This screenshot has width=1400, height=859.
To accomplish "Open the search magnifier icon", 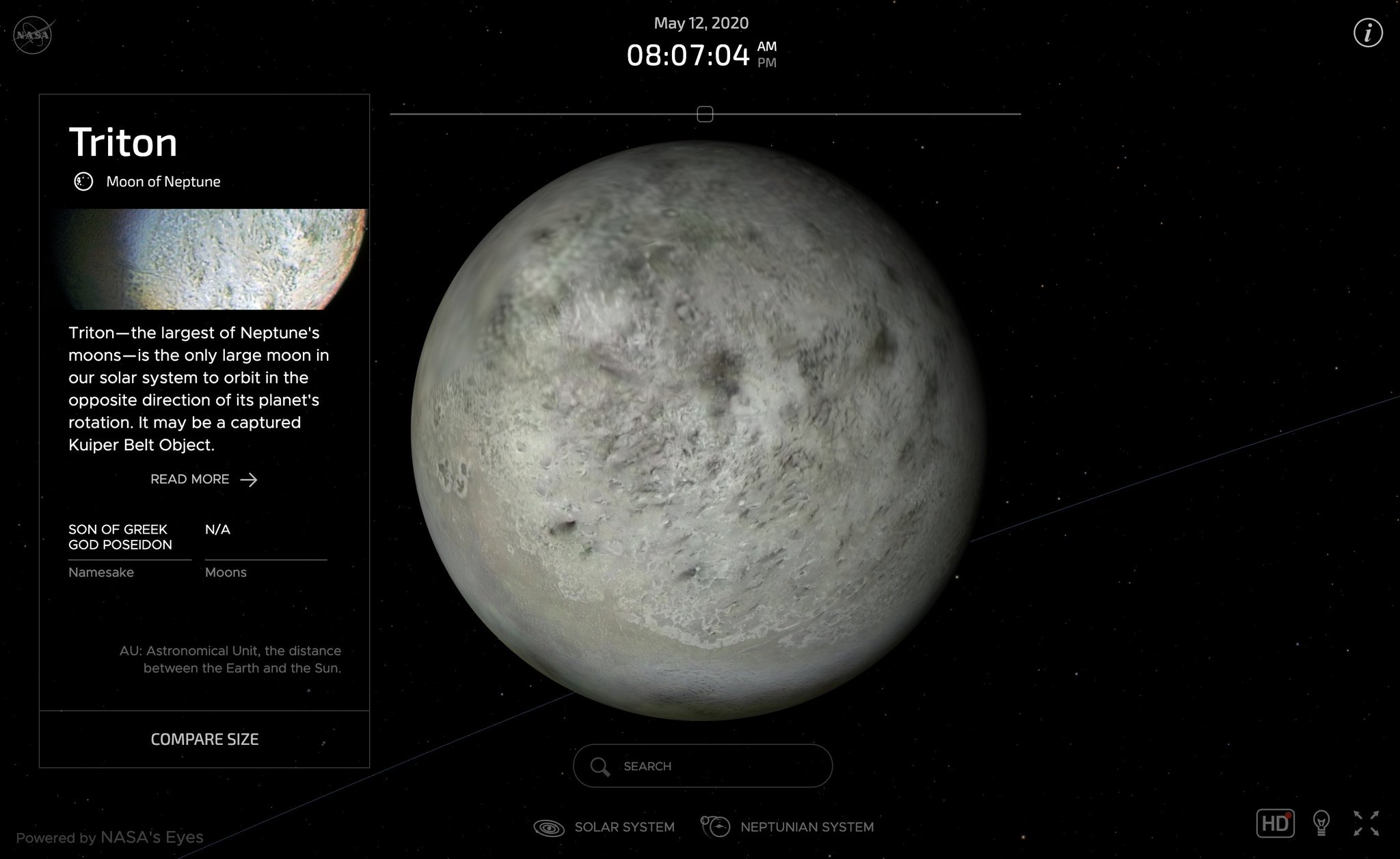I will click(602, 766).
